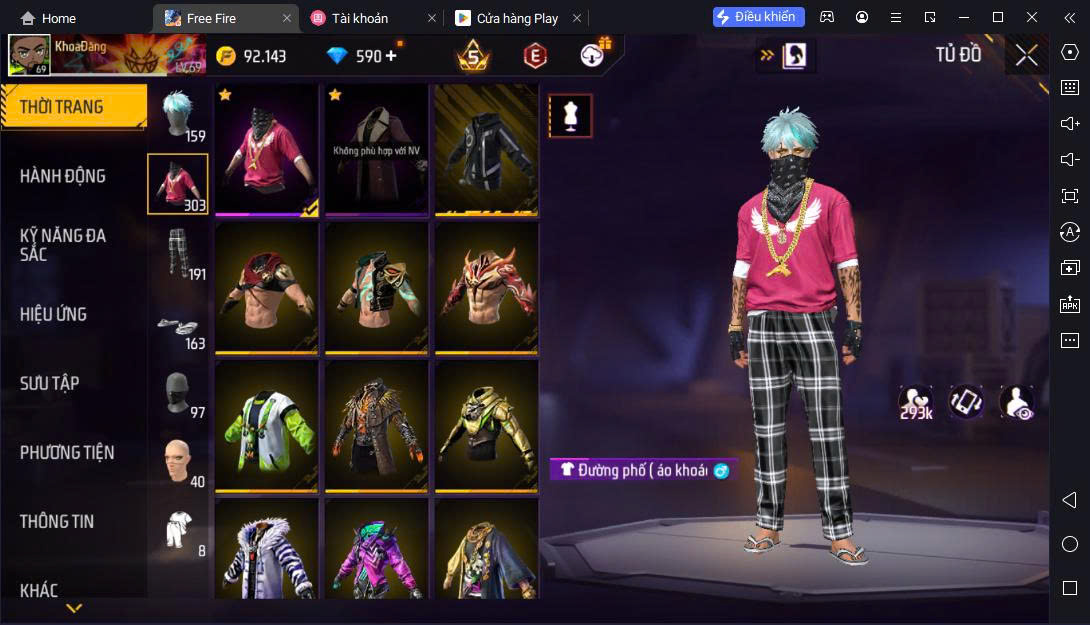Screen dimensions: 1090x625
Task: Open the mannequin outfit preset icon
Action: point(570,116)
